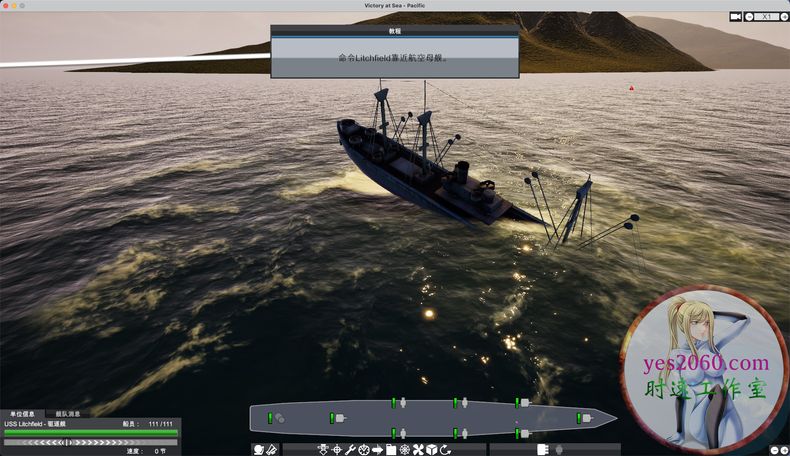Activate the circular rotate arrow icon
Viewport: 790px width, 456px height.
(445, 449)
